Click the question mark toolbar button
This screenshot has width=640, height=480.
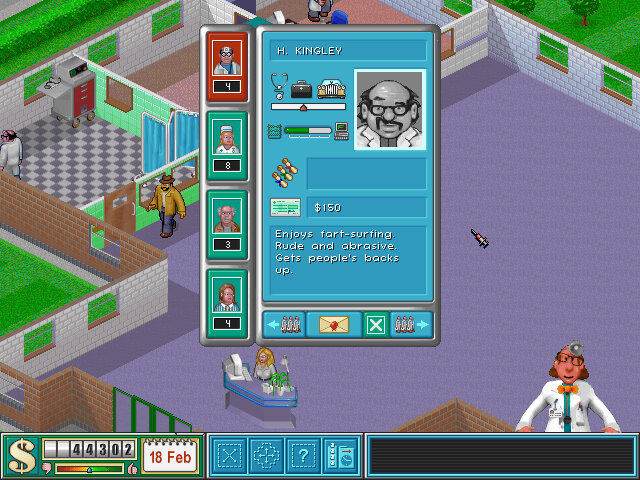coord(304,456)
